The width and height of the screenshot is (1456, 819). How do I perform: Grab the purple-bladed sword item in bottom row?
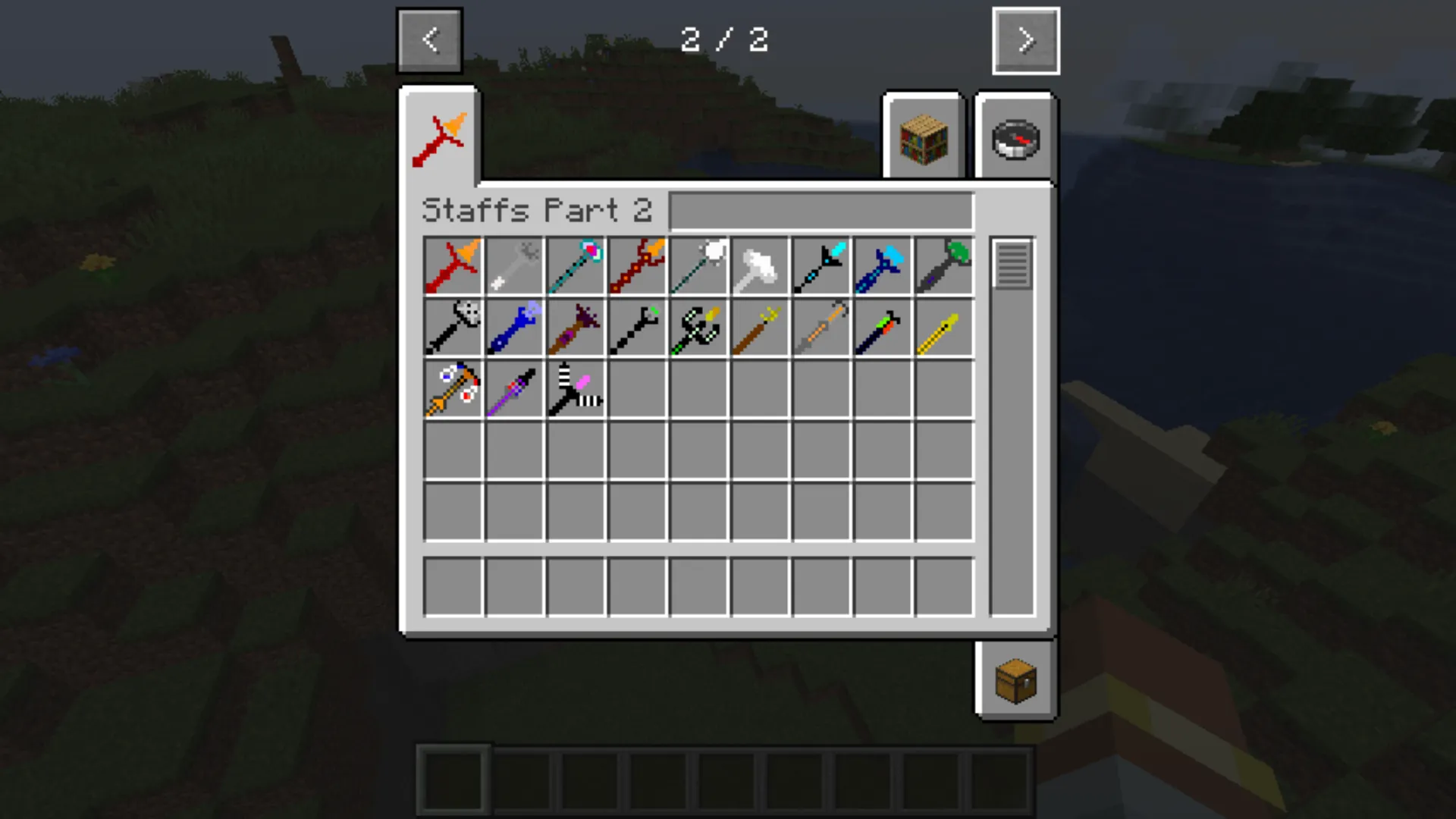click(514, 388)
